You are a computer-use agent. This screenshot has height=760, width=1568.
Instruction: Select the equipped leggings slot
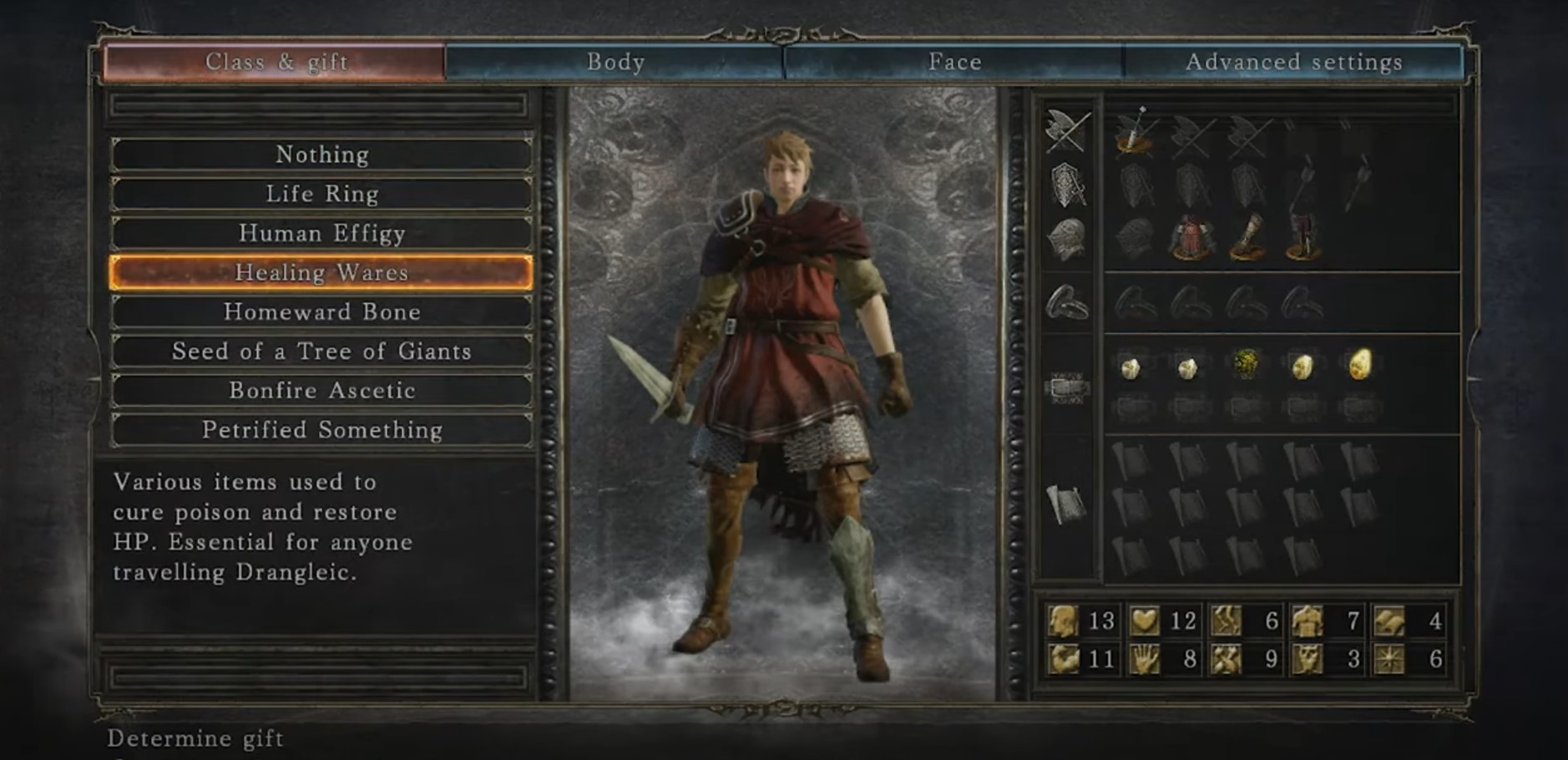(1302, 238)
